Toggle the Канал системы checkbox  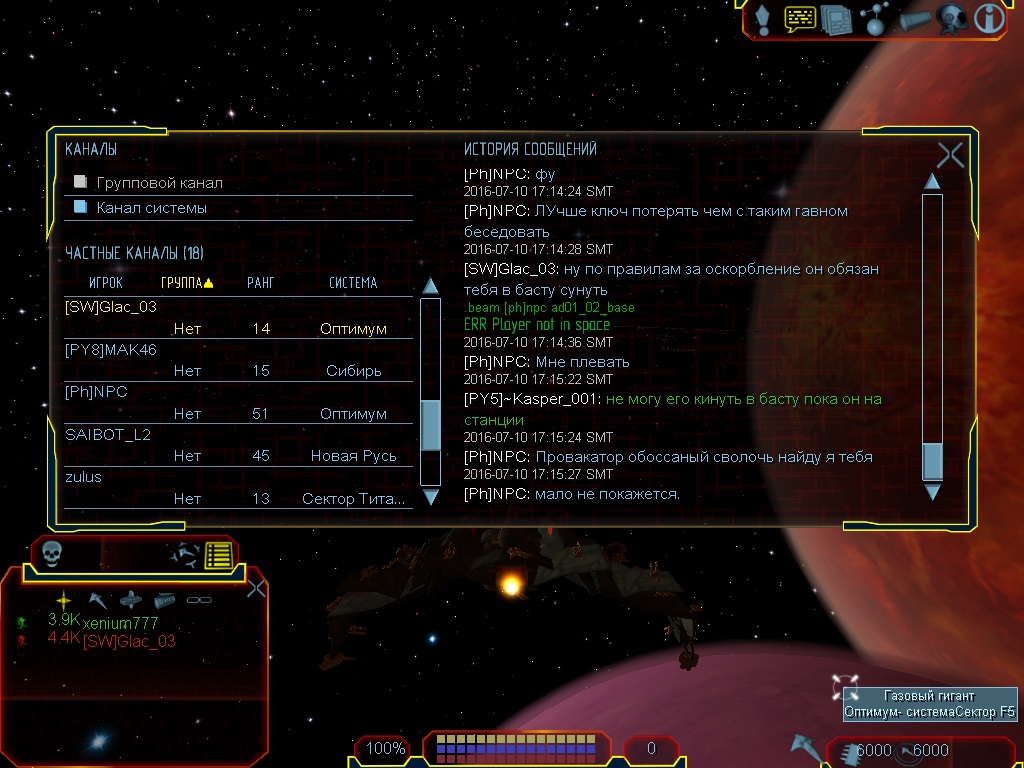[81, 208]
